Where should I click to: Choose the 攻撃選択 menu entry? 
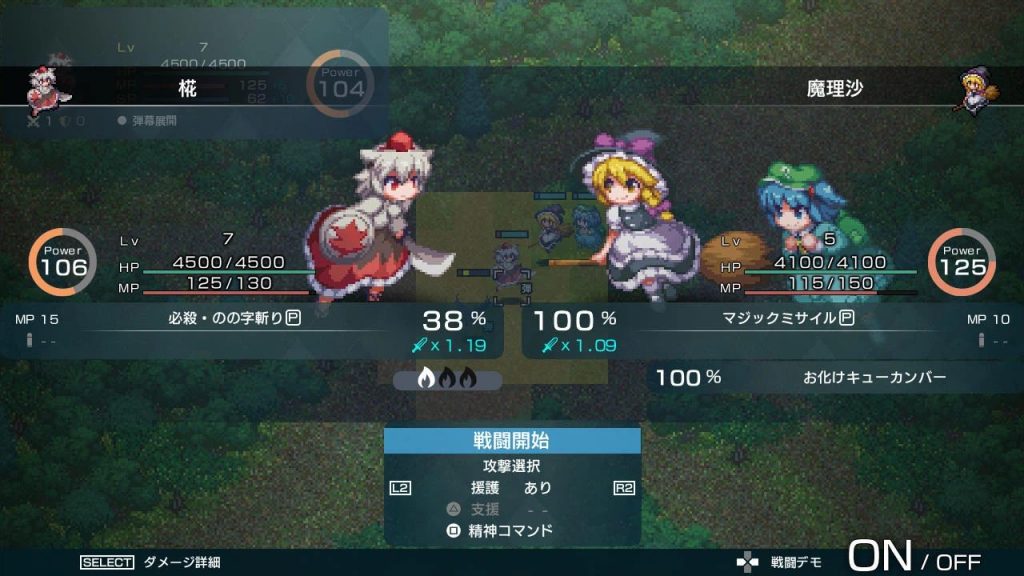coord(512,466)
